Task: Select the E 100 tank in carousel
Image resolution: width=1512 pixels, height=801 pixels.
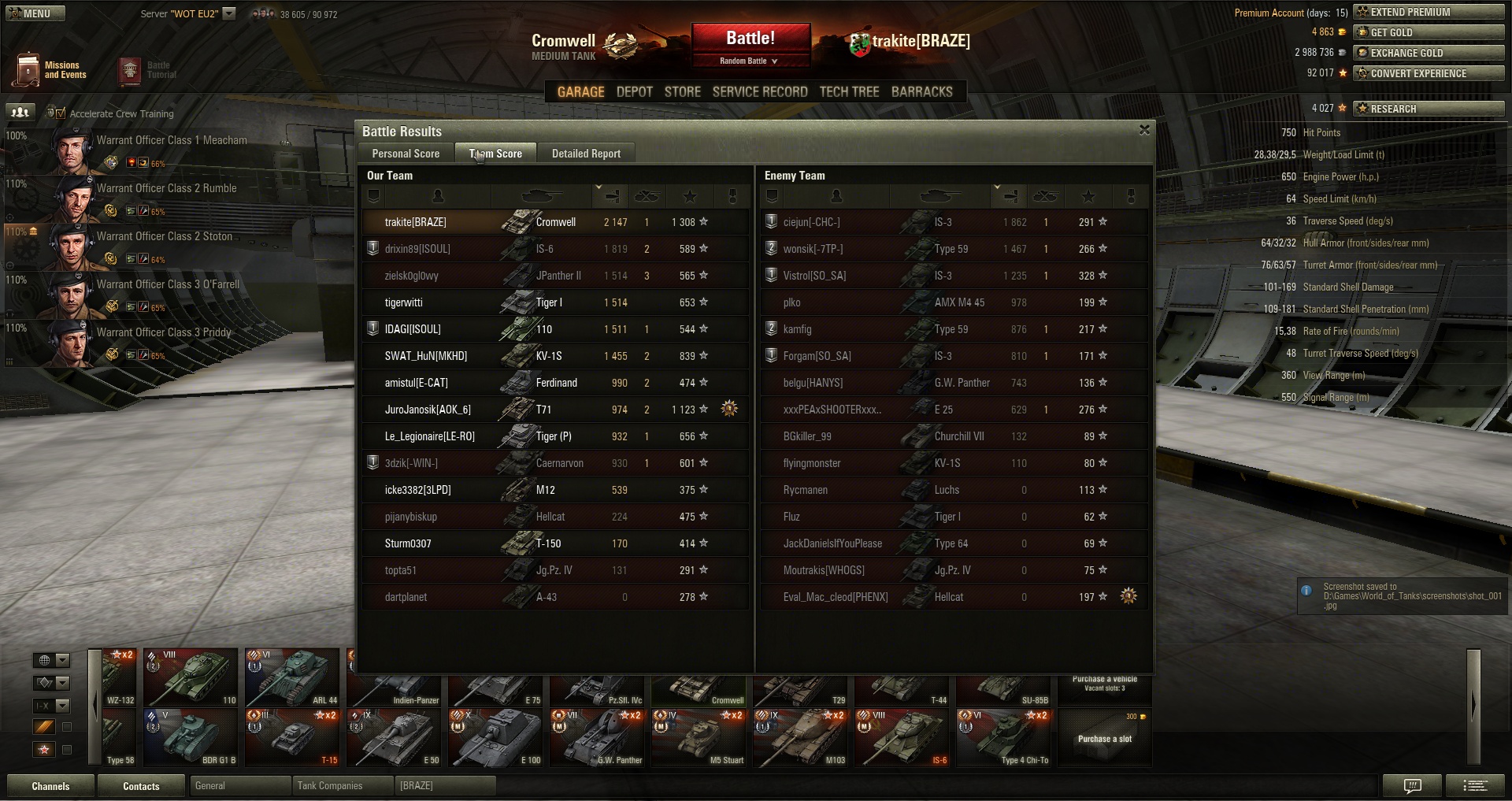Action: (x=496, y=737)
